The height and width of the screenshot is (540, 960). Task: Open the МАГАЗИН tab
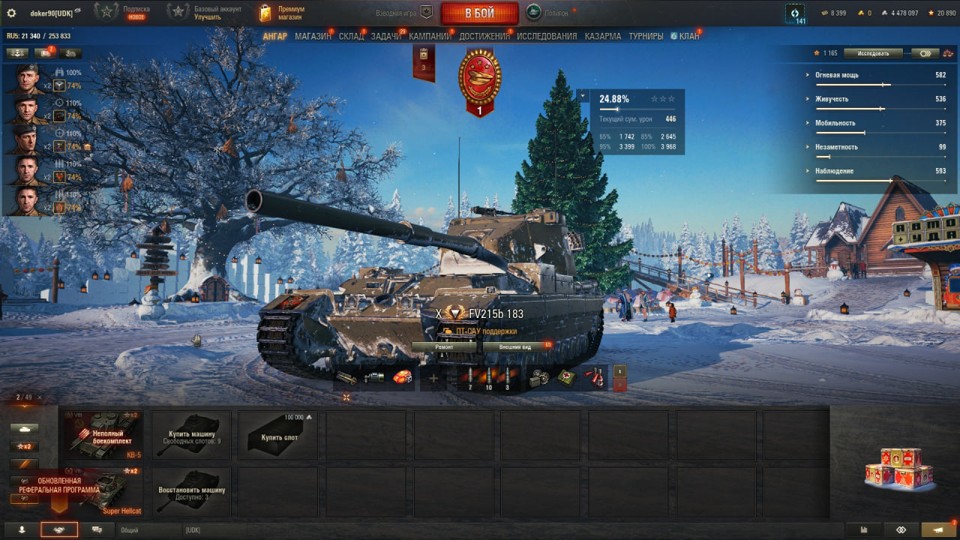coord(313,36)
